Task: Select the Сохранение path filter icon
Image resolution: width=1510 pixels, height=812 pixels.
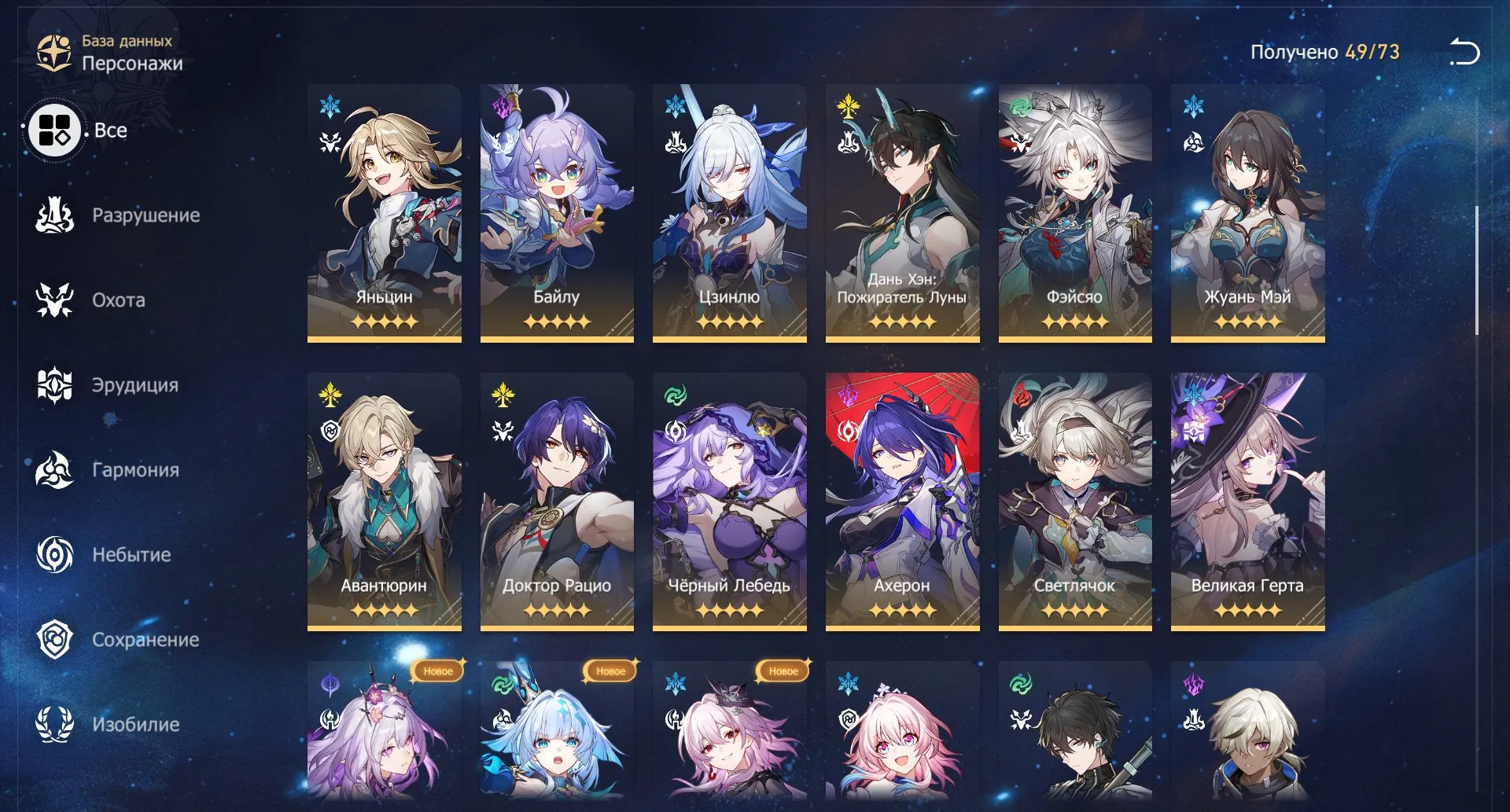Action: tap(52, 639)
